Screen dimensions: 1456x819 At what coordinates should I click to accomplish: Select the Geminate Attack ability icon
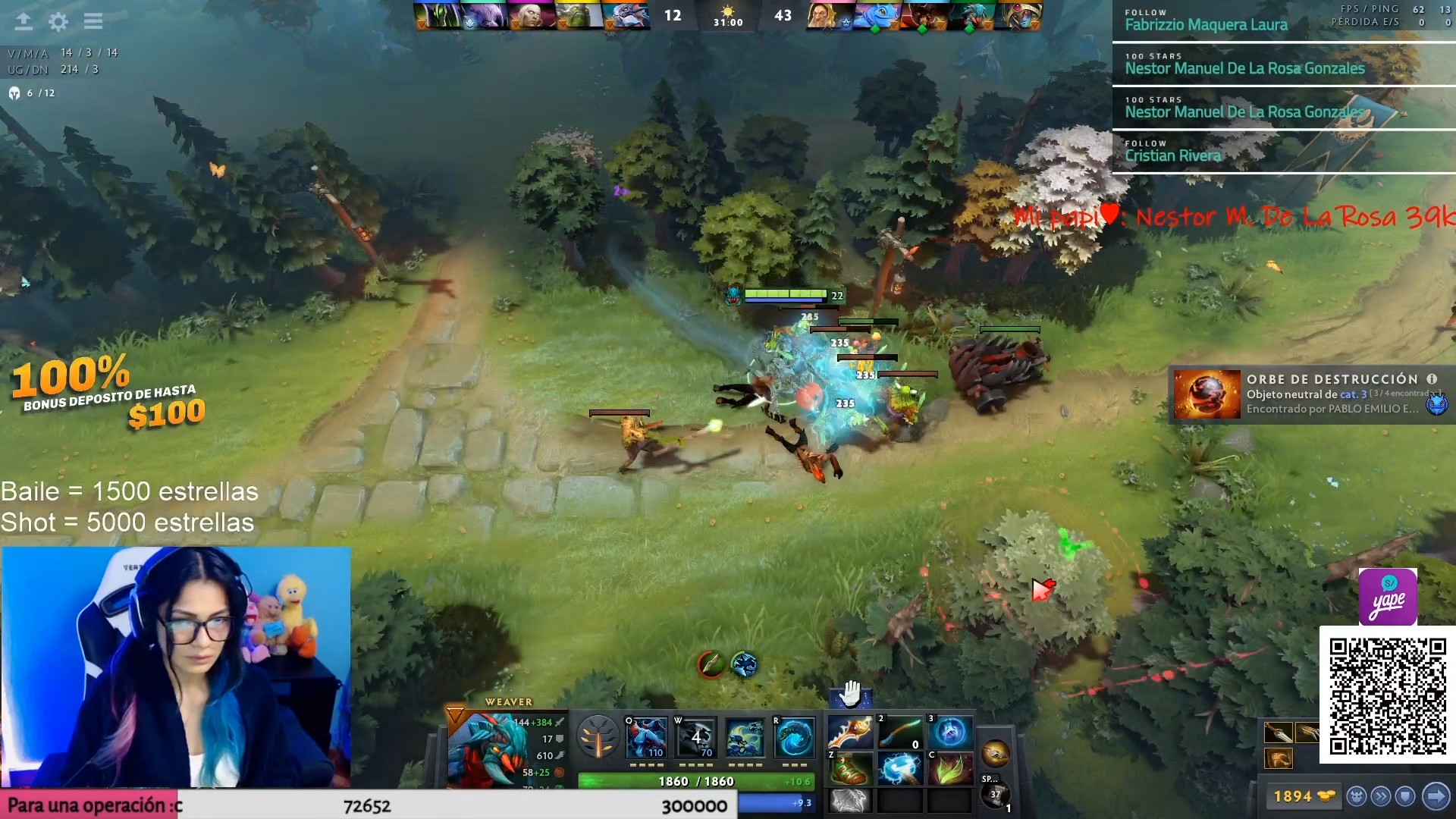[745, 737]
